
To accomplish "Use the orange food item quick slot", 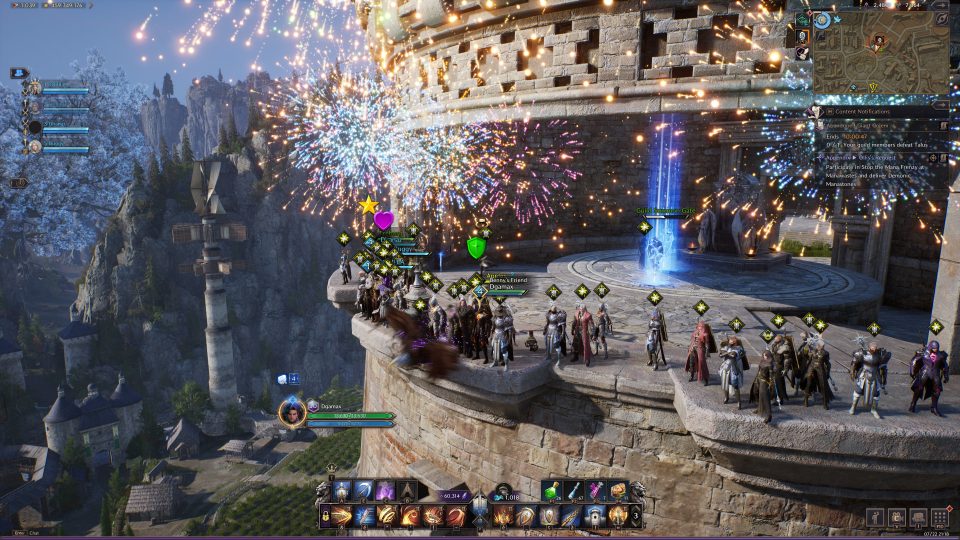I will pyautogui.click(x=618, y=490).
